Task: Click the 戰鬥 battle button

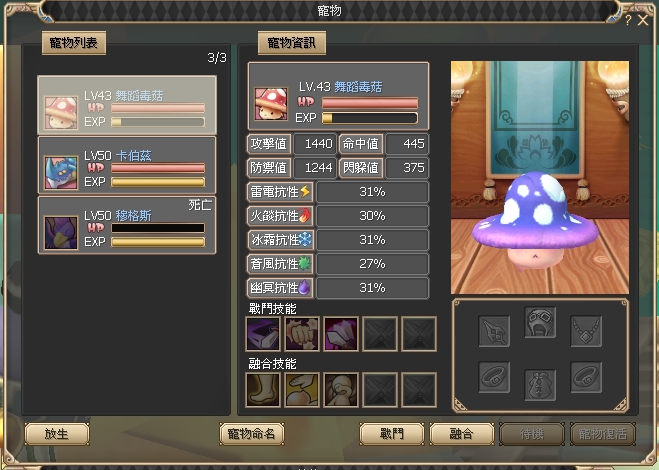Action: coord(391,434)
